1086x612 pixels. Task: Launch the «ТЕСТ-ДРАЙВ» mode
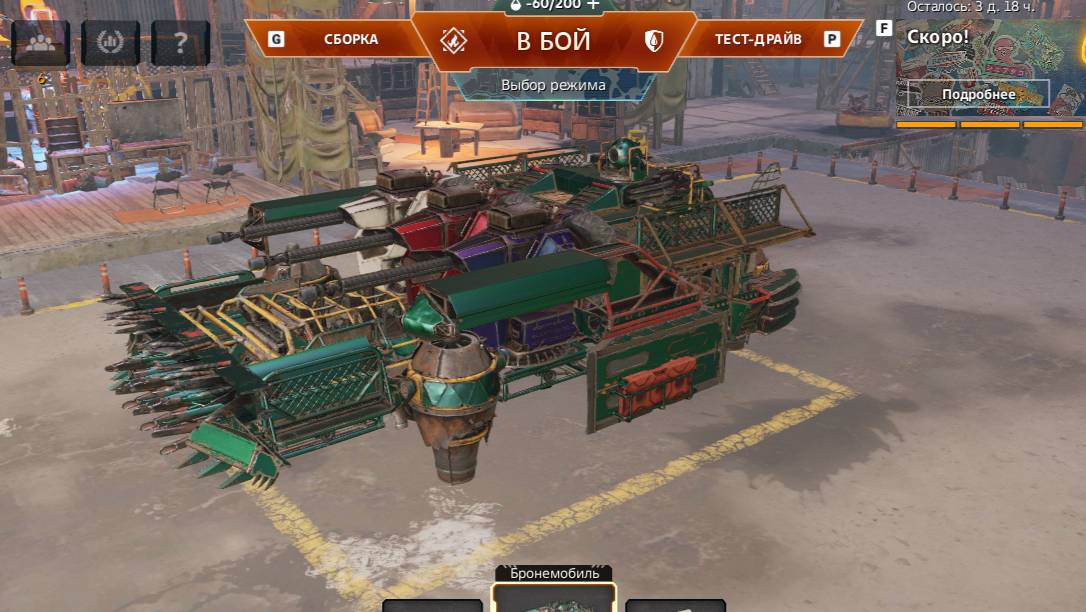click(757, 40)
